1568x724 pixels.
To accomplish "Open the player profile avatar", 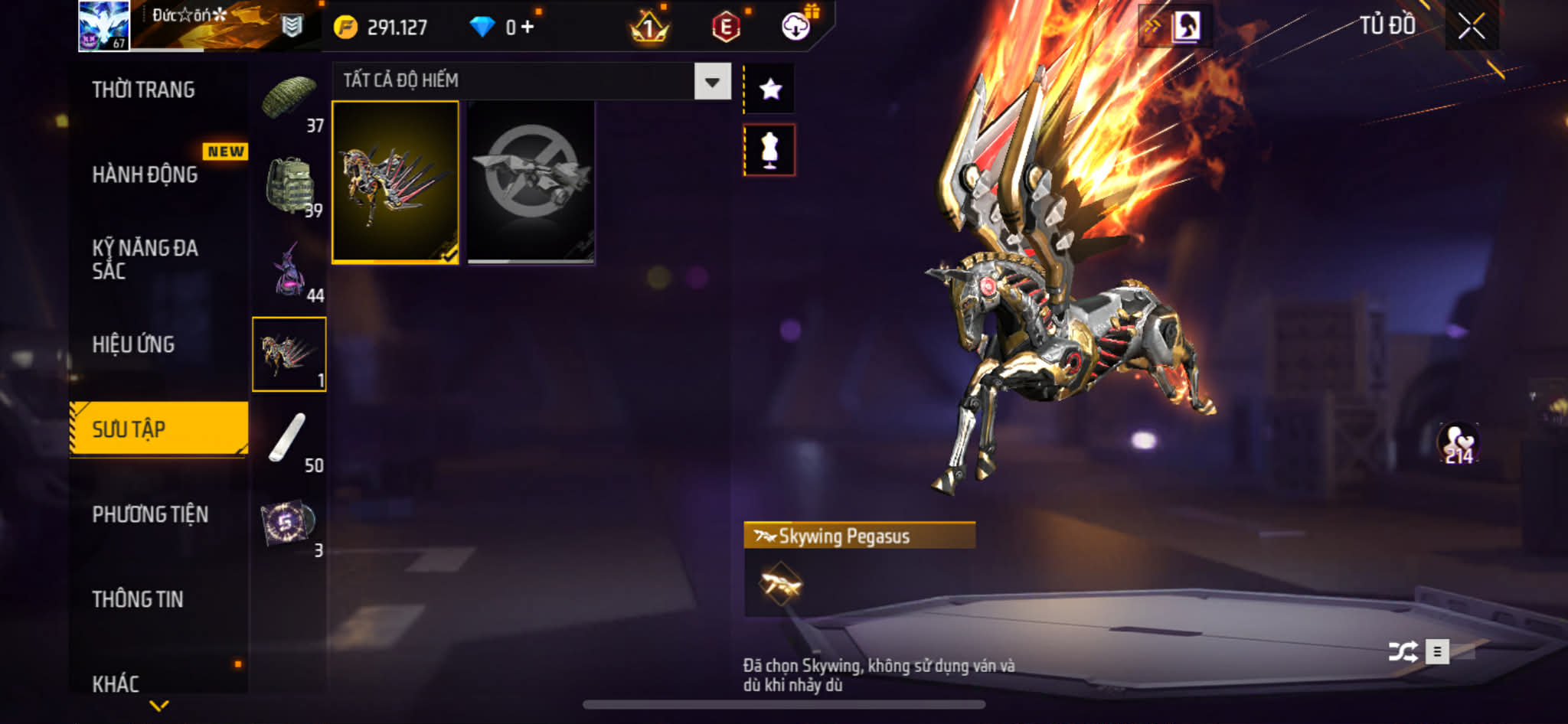I will (104, 26).
